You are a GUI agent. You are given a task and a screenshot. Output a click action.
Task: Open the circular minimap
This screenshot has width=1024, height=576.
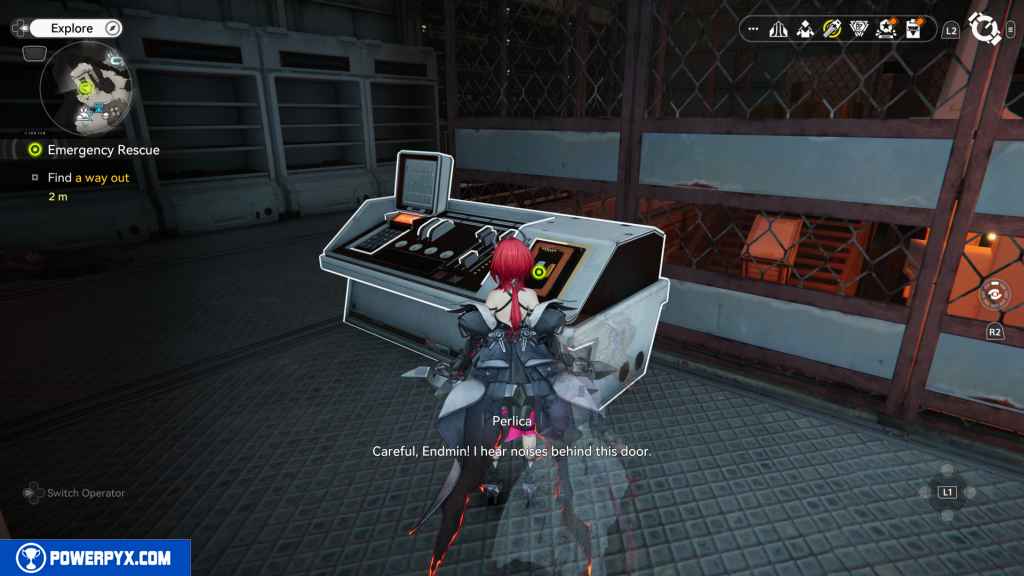[x=86, y=89]
